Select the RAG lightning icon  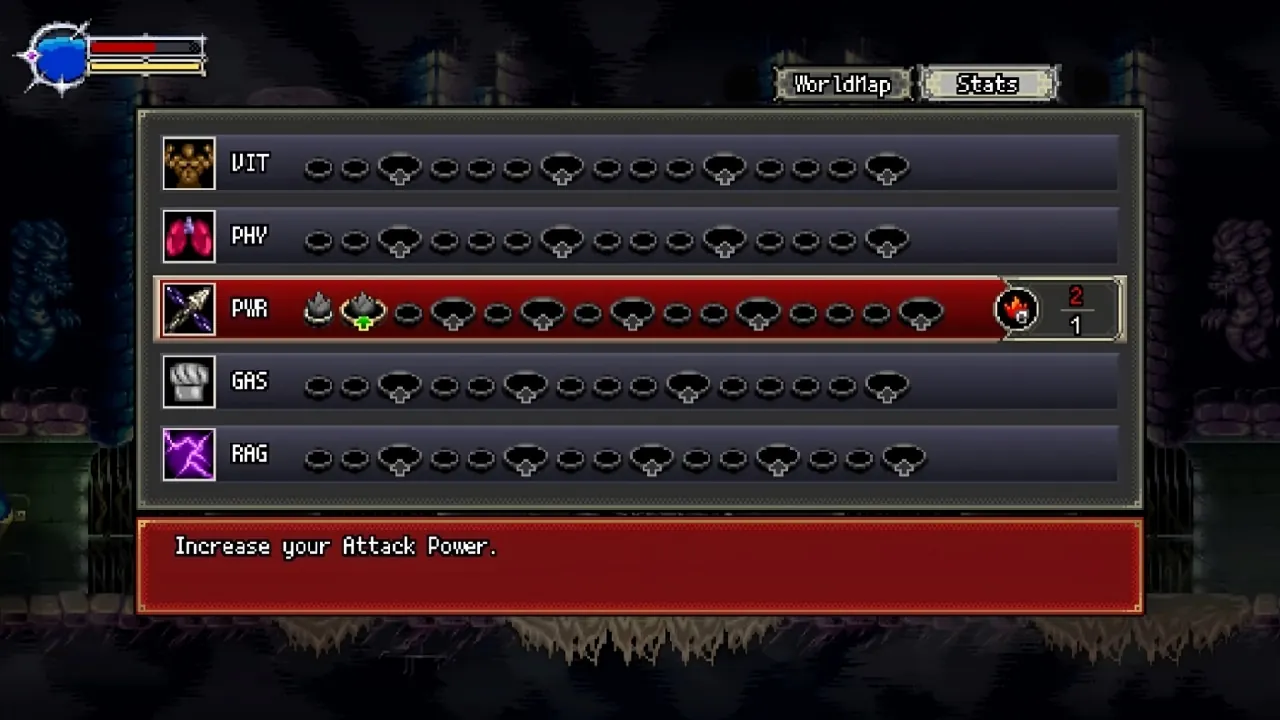click(x=189, y=454)
